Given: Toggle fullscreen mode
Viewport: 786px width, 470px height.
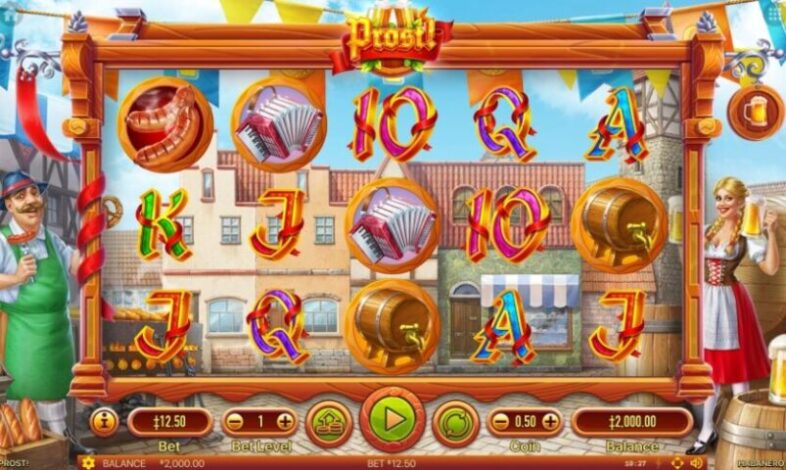Looking at the screenshot, I should pos(677,463).
